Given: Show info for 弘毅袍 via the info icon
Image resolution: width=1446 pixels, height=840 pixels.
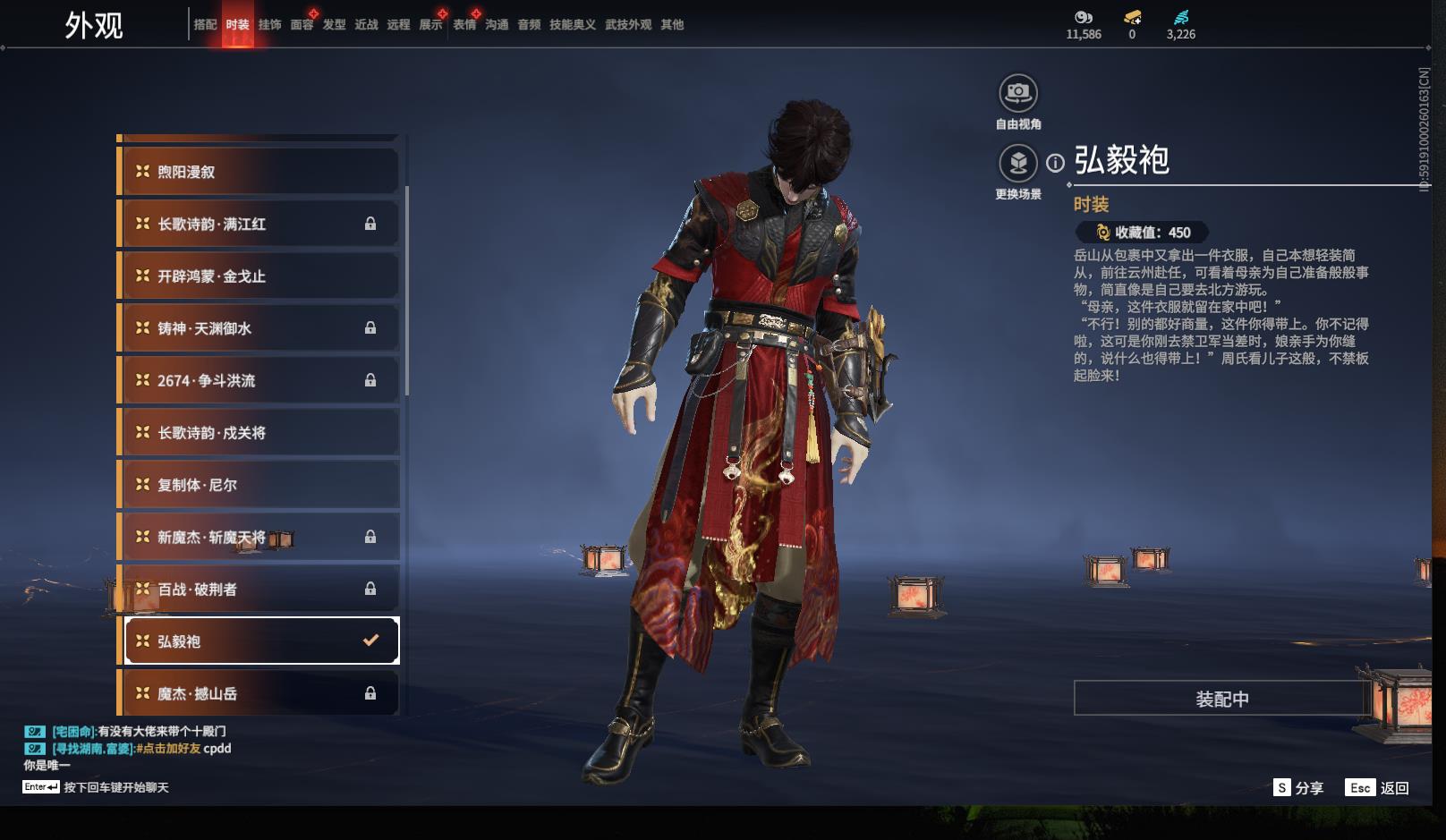Looking at the screenshot, I should point(1056,163).
